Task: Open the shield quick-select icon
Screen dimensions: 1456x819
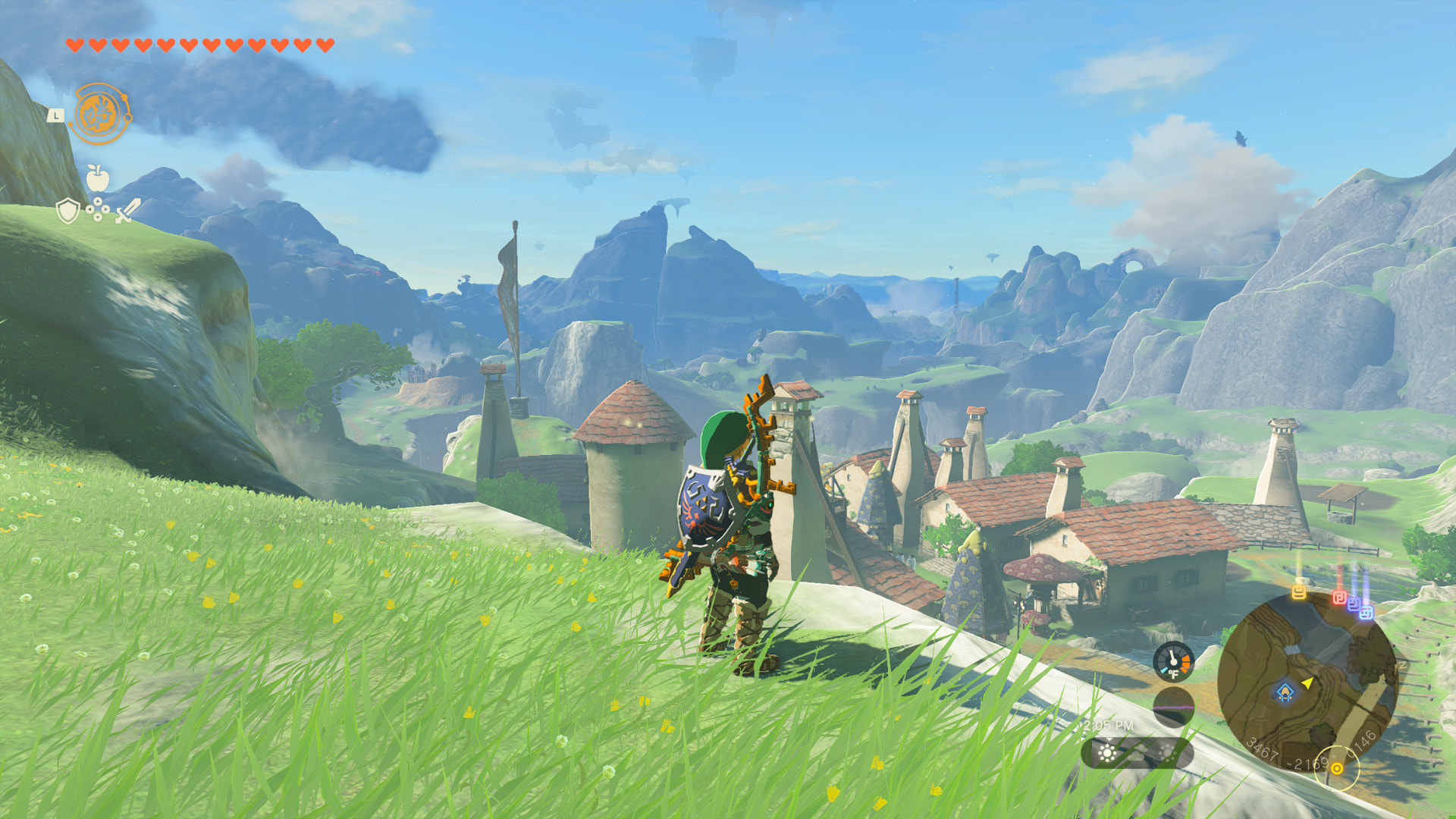Action: (68, 210)
